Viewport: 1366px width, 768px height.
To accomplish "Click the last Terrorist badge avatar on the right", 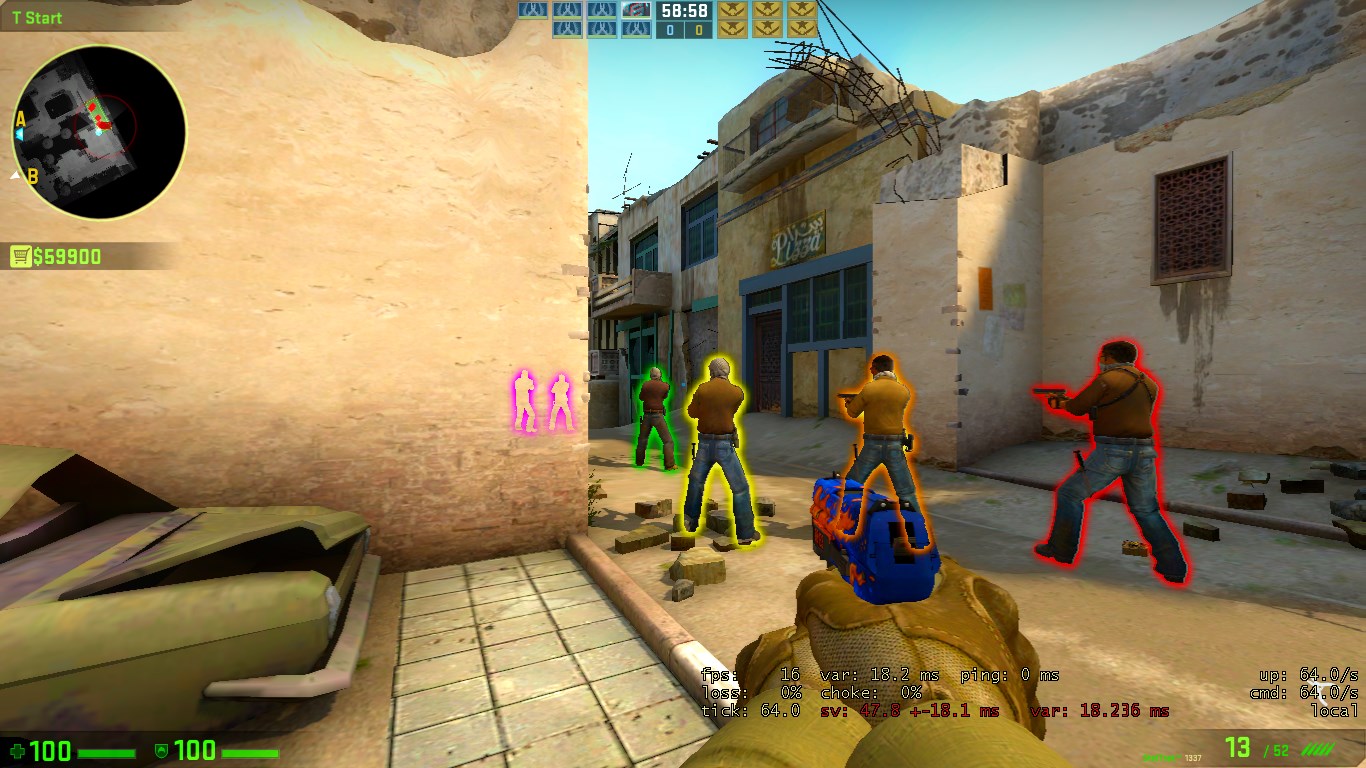I will click(800, 11).
